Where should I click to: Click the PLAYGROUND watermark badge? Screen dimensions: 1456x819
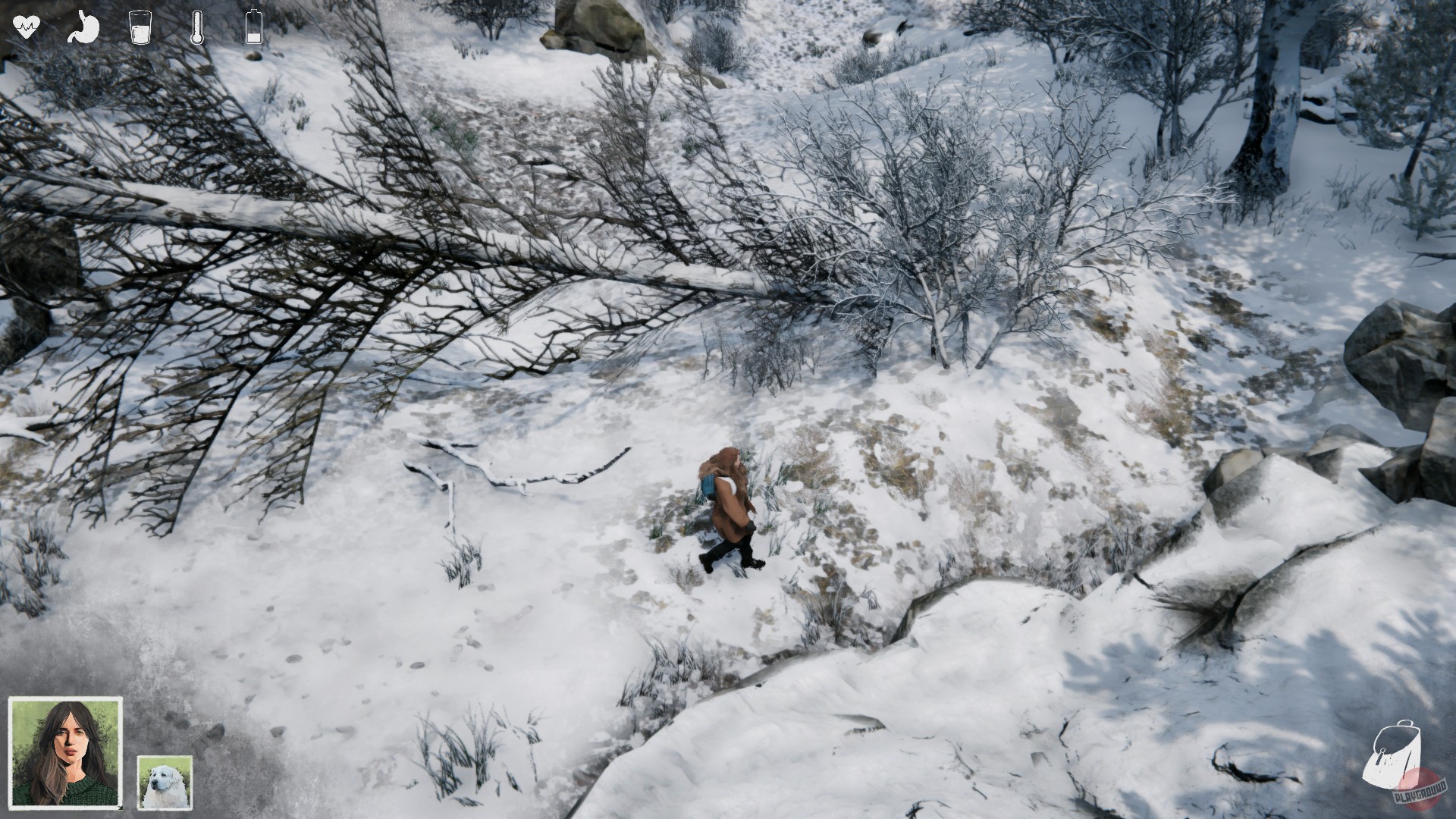pyautogui.click(x=1420, y=793)
